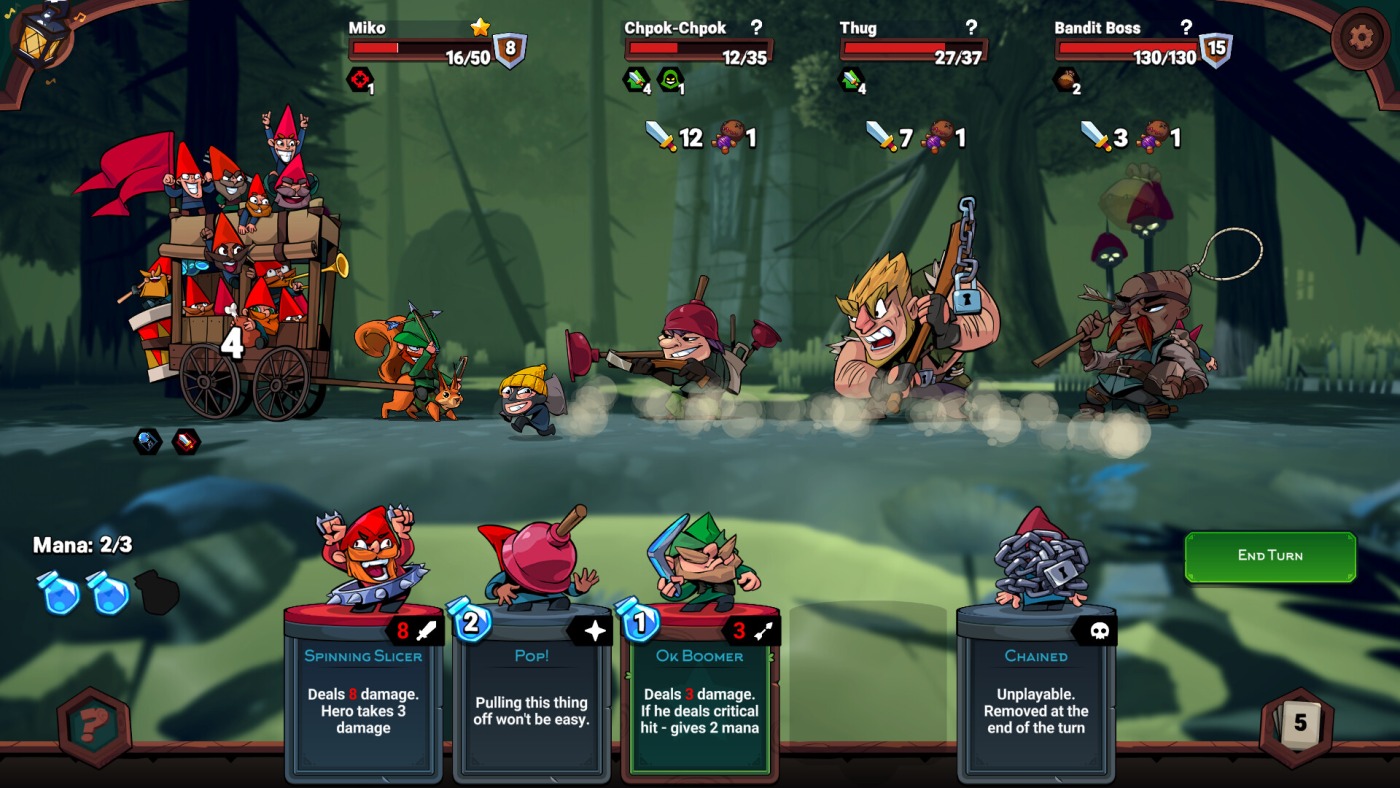Open the help question mark button
Image resolution: width=1400 pixels, height=788 pixels.
pos(94,726)
